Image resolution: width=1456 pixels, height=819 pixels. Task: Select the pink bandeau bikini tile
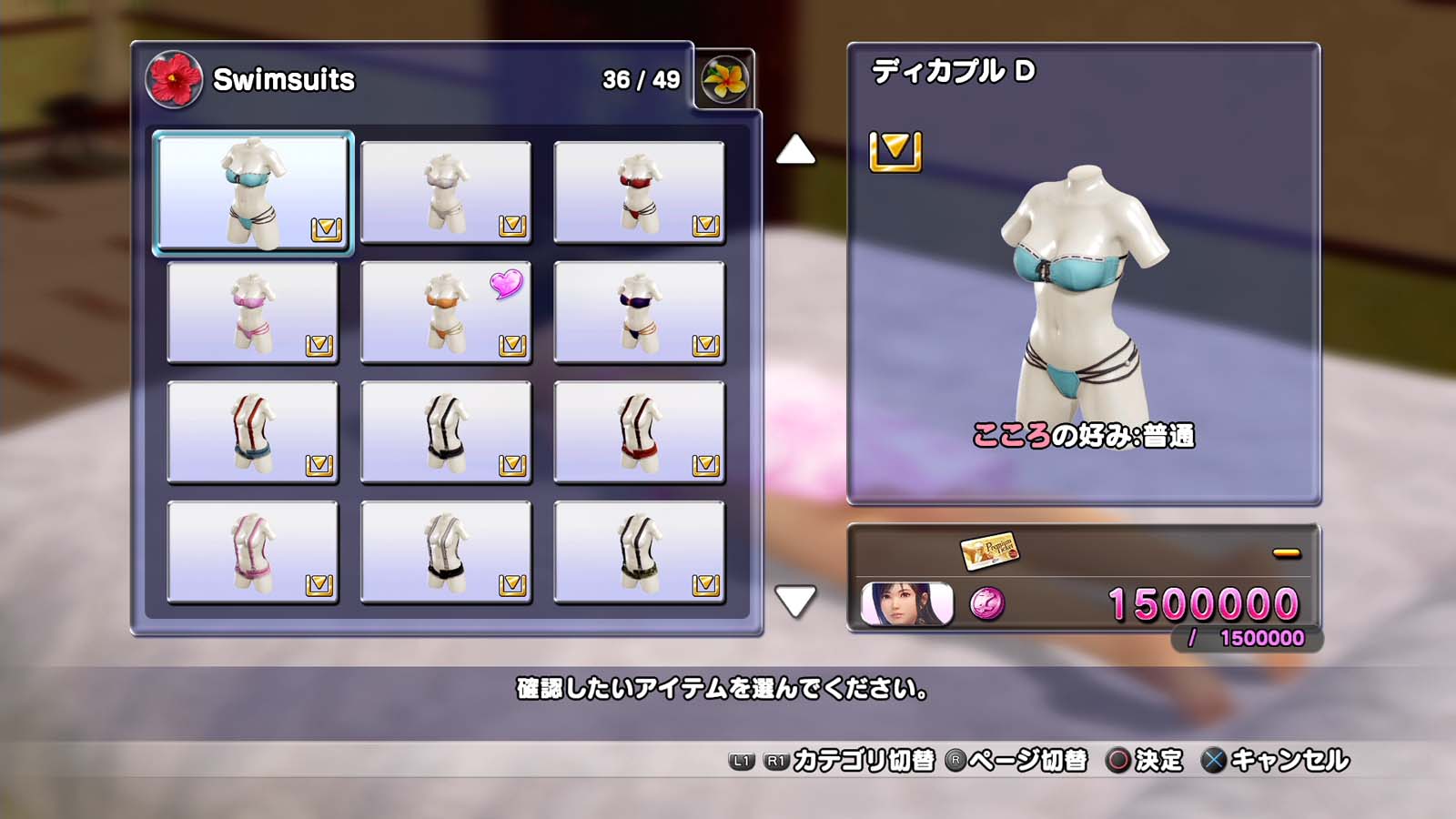(x=252, y=312)
